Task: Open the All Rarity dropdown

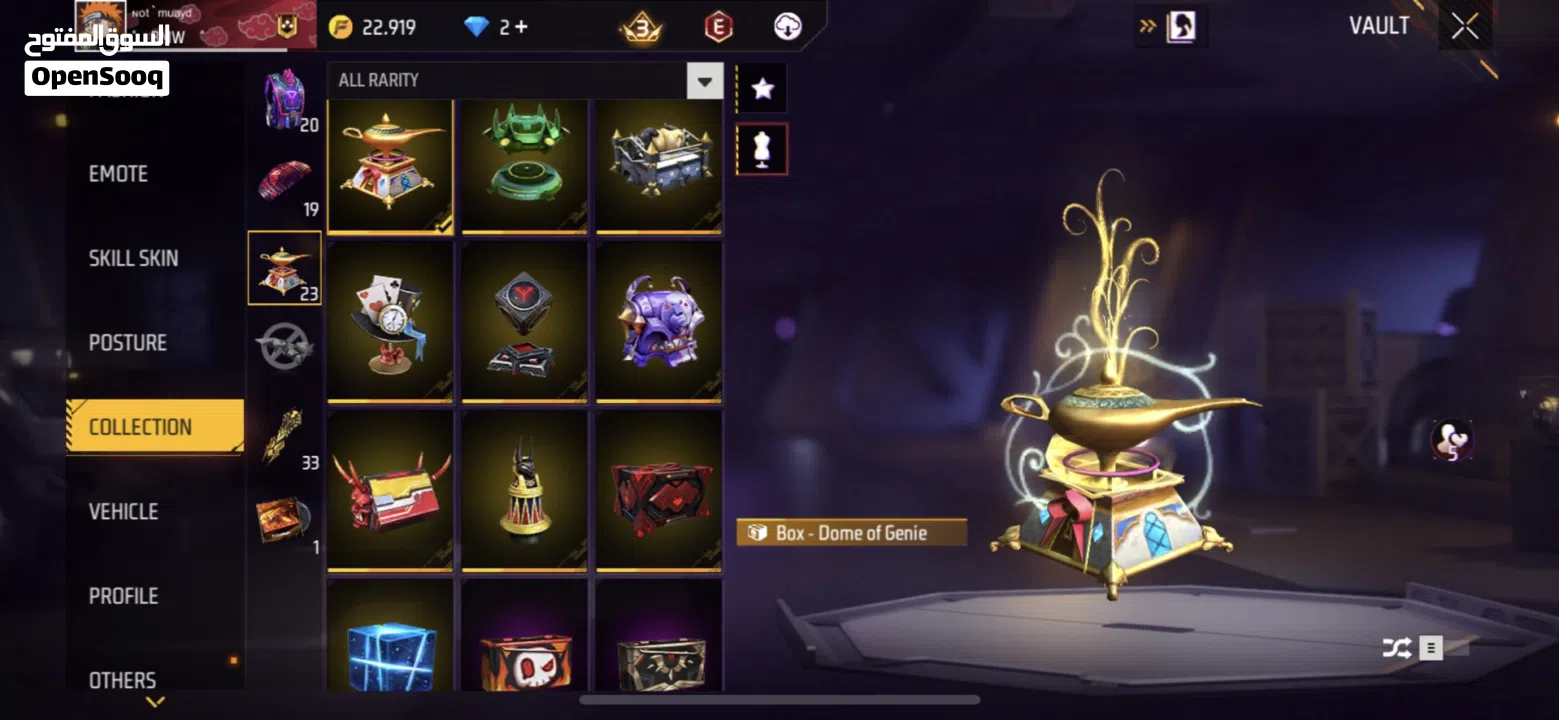Action: pyautogui.click(x=705, y=81)
